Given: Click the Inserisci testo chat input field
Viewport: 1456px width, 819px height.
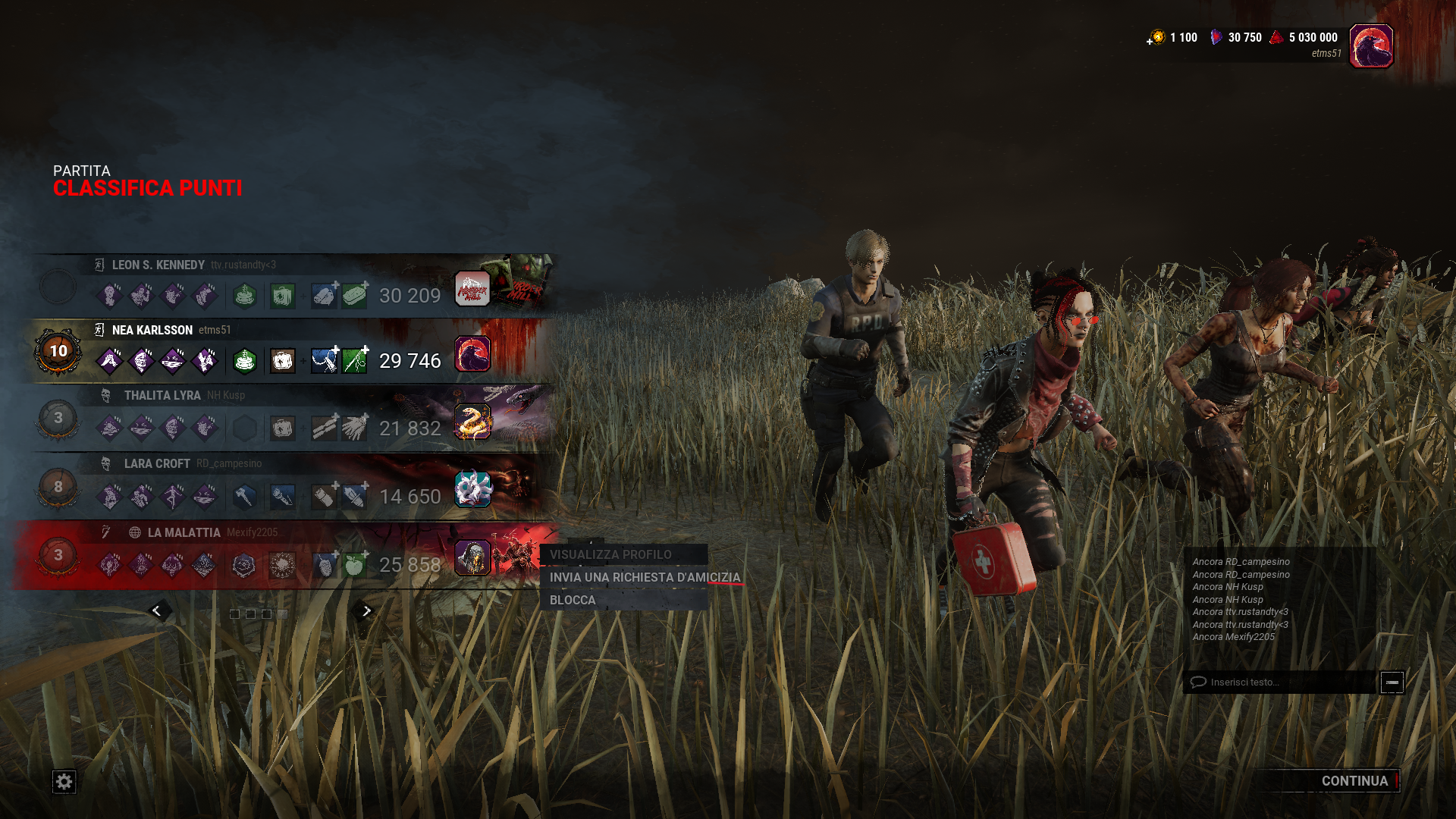Looking at the screenshot, I should tap(1282, 682).
